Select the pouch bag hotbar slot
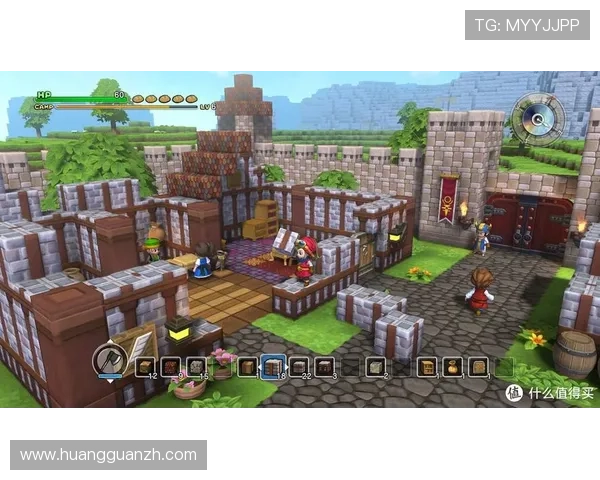The height and width of the screenshot is (480, 600). (x=453, y=367)
